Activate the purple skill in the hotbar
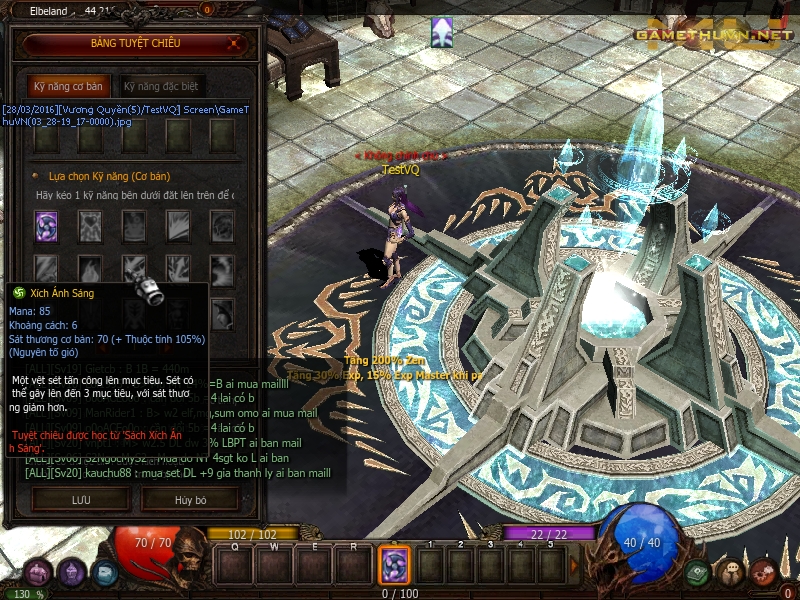The image size is (800, 600). click(394, 565)
